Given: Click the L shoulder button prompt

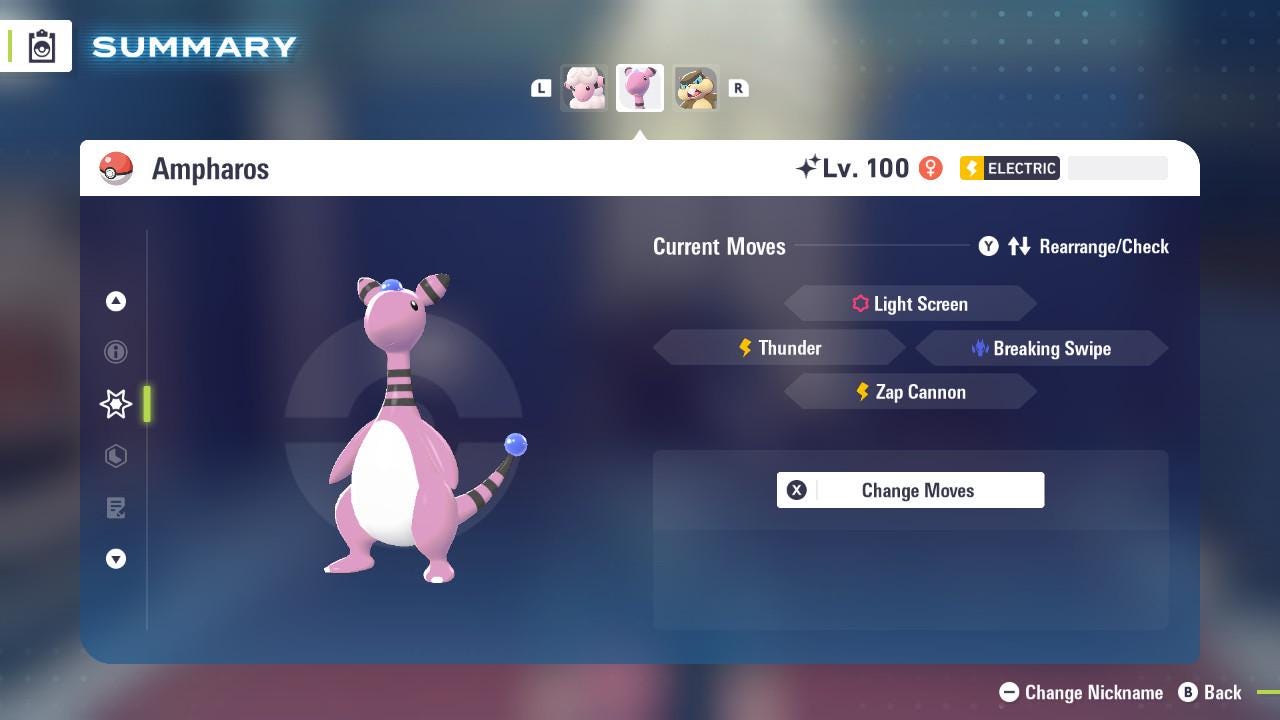Looking at the screenshot, I should tap(541, 88).
